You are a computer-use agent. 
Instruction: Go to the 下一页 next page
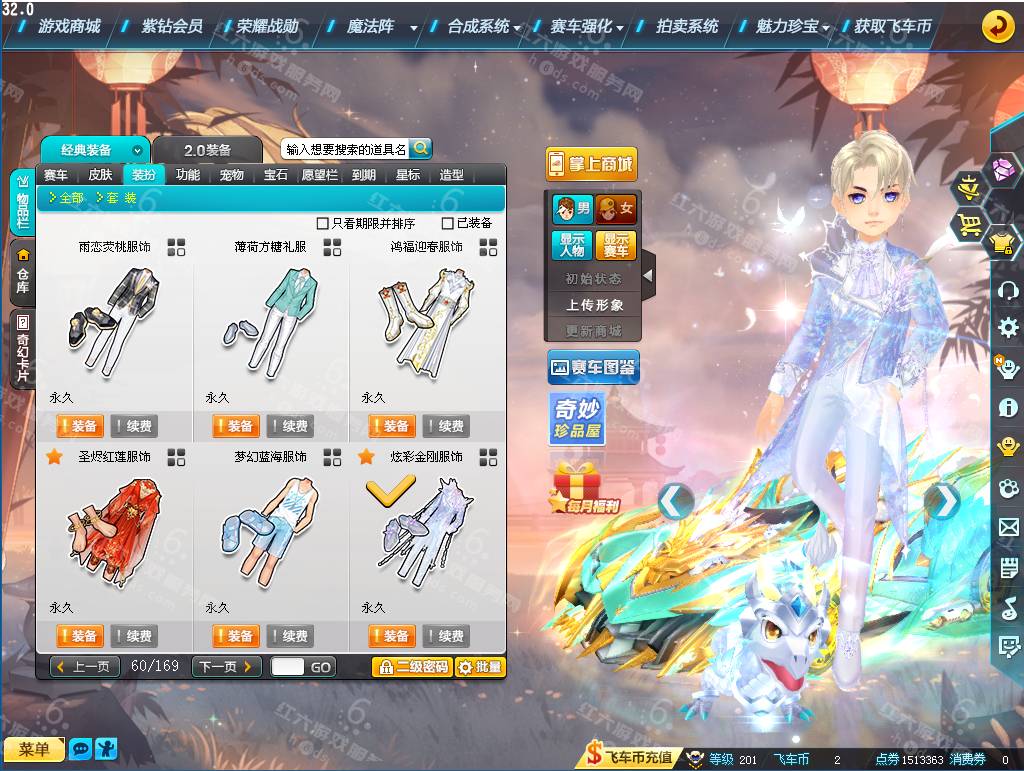pyautogui.click(x=227, y=667)
